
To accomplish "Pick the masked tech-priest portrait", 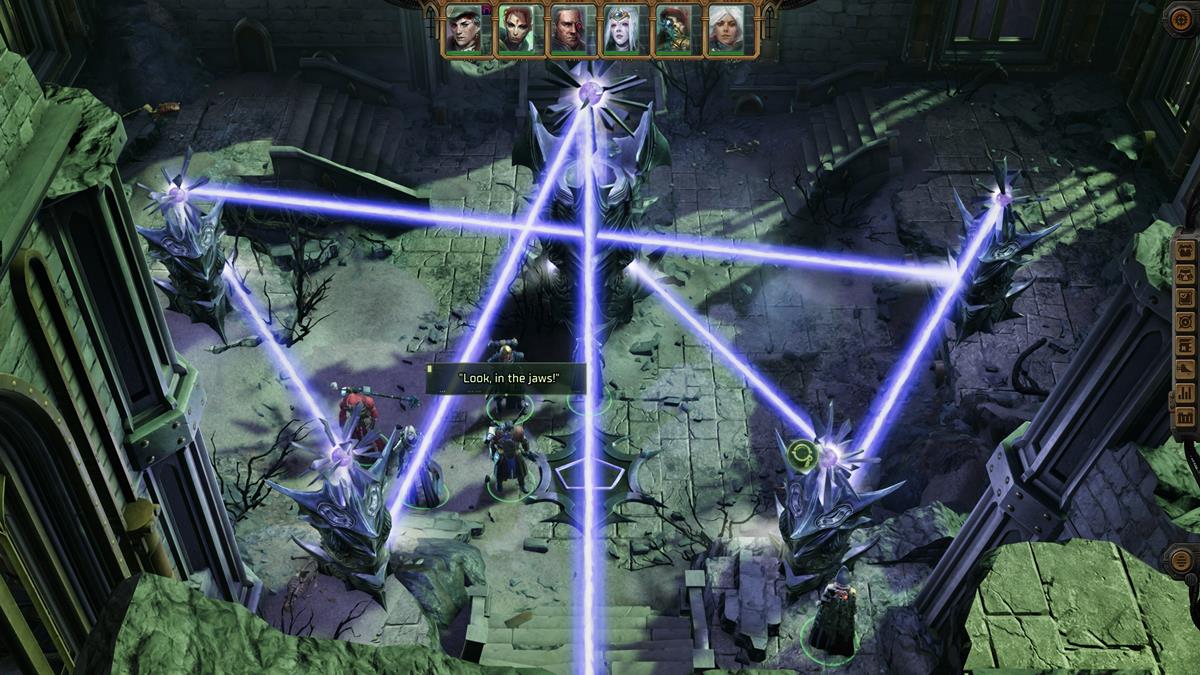I will [675, 28].
